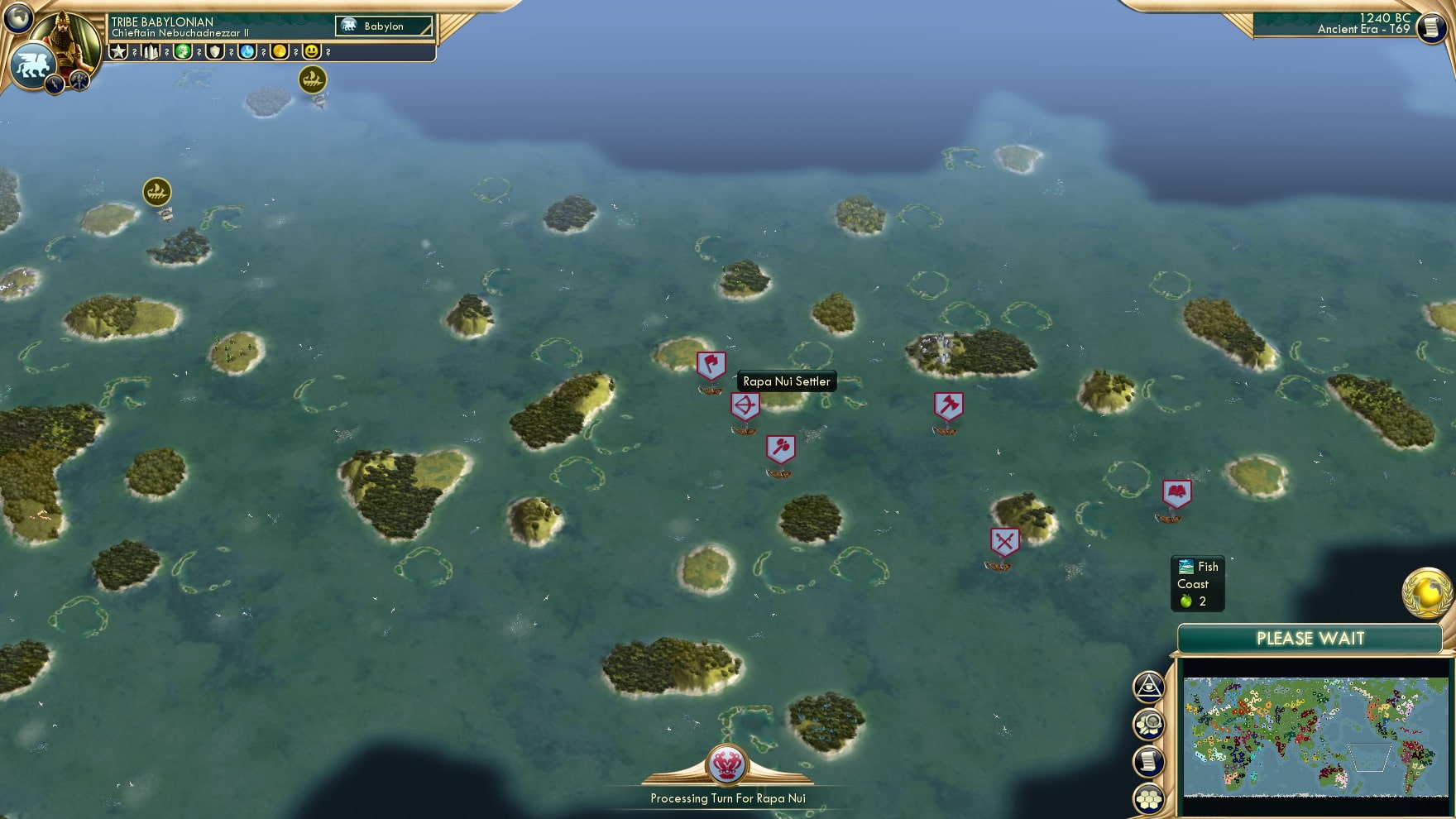
Task: Open the blue science flask icon
Action: click(247, 51)
